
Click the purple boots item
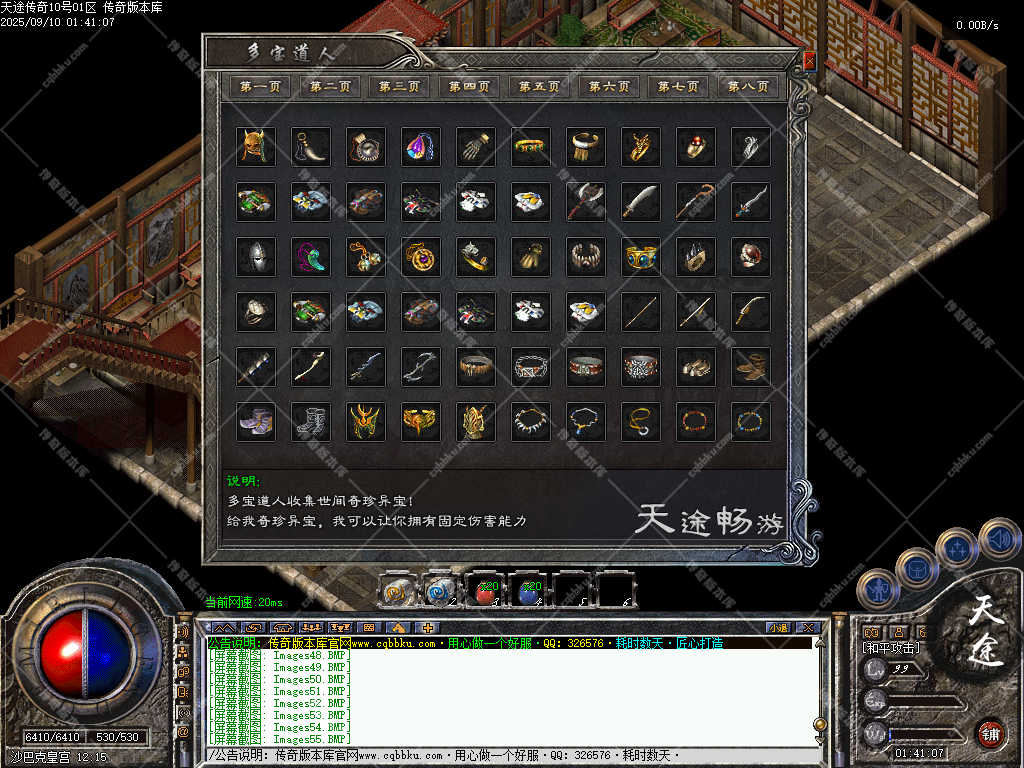click(x=256, y=422)
